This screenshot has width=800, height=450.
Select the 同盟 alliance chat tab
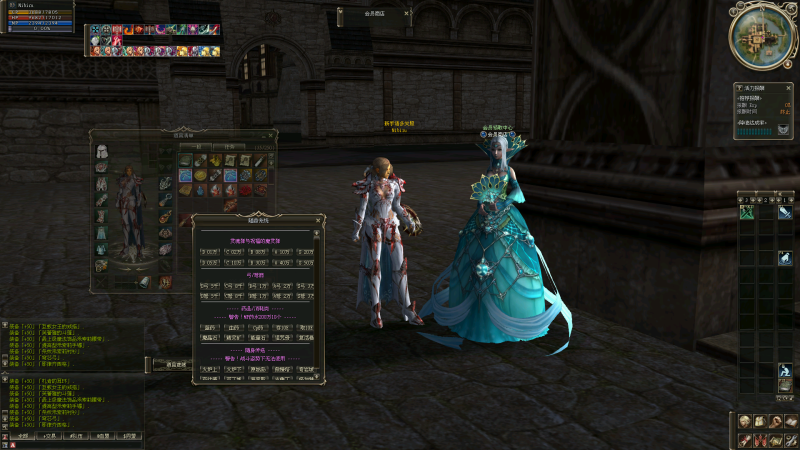pos(128,436)
